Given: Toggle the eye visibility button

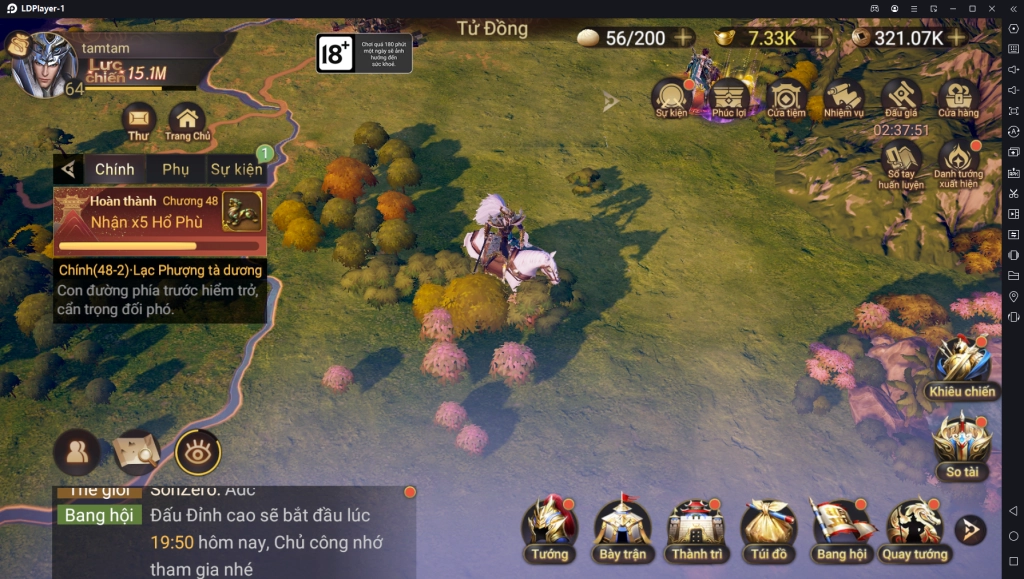Looking at the screenshot, I should pyautogui.click(x=198, y=452).
